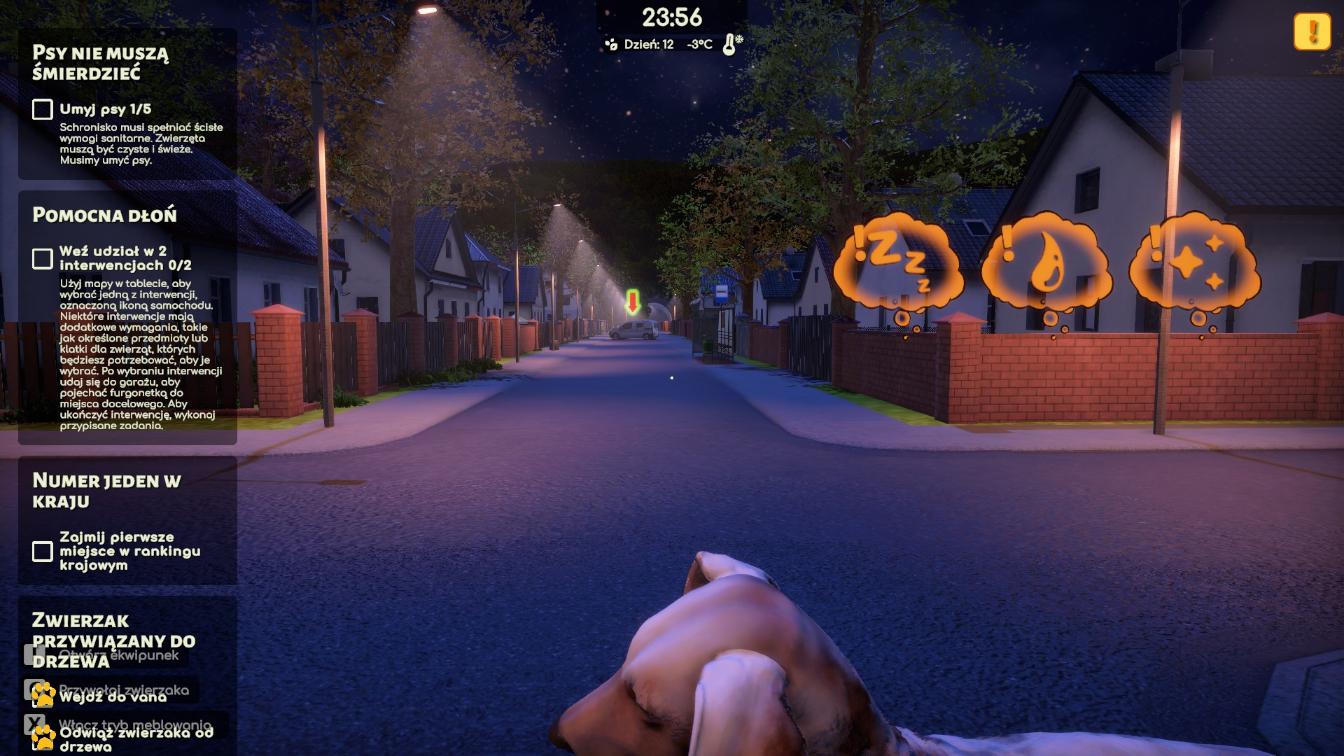Select the "Zwierzak przywiązany do drzewa" quest title
Screen dimensions: 1344x756
(x=113, y=640)
